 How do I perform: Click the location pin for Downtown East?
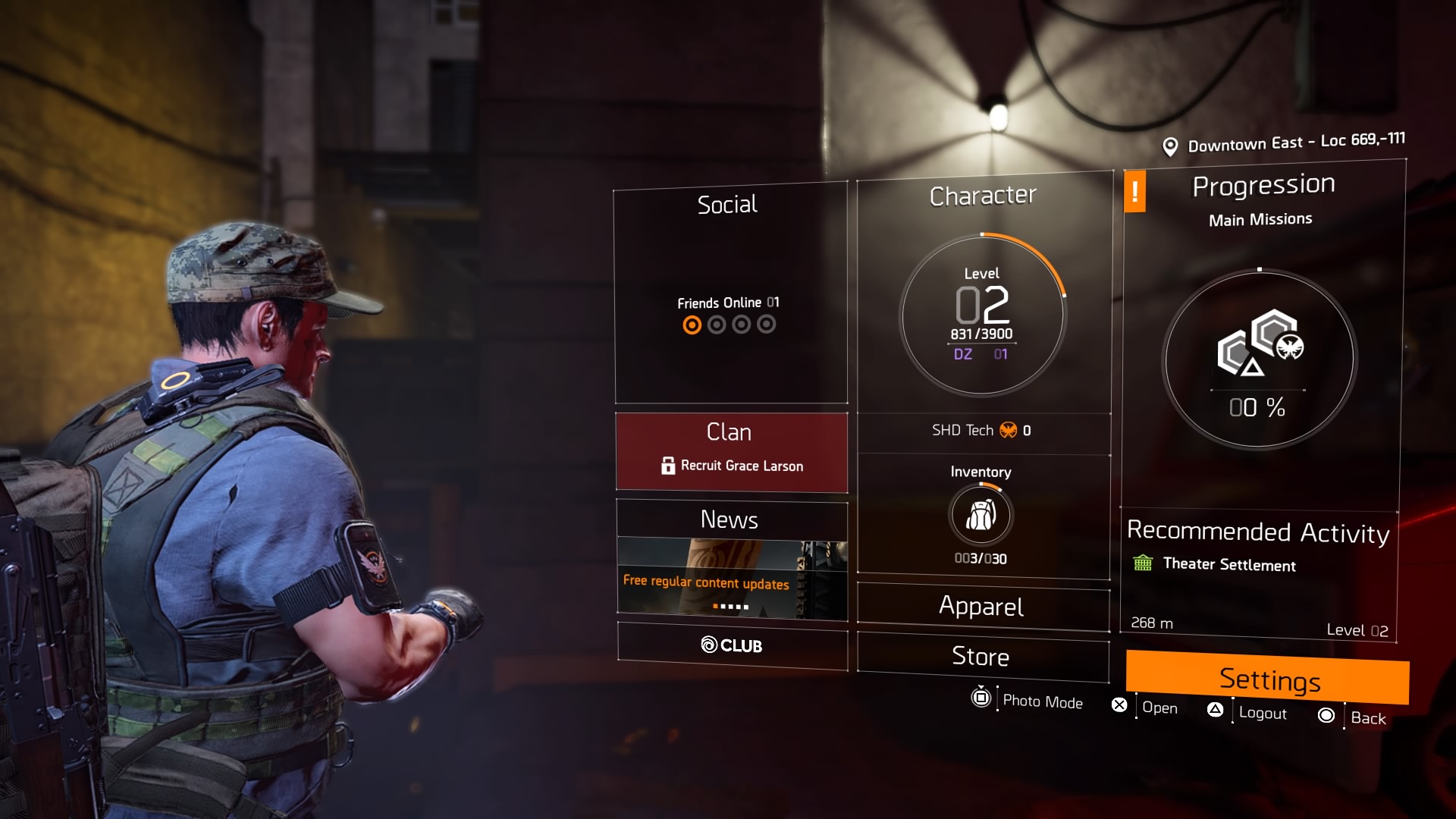tap(1171, 144)
